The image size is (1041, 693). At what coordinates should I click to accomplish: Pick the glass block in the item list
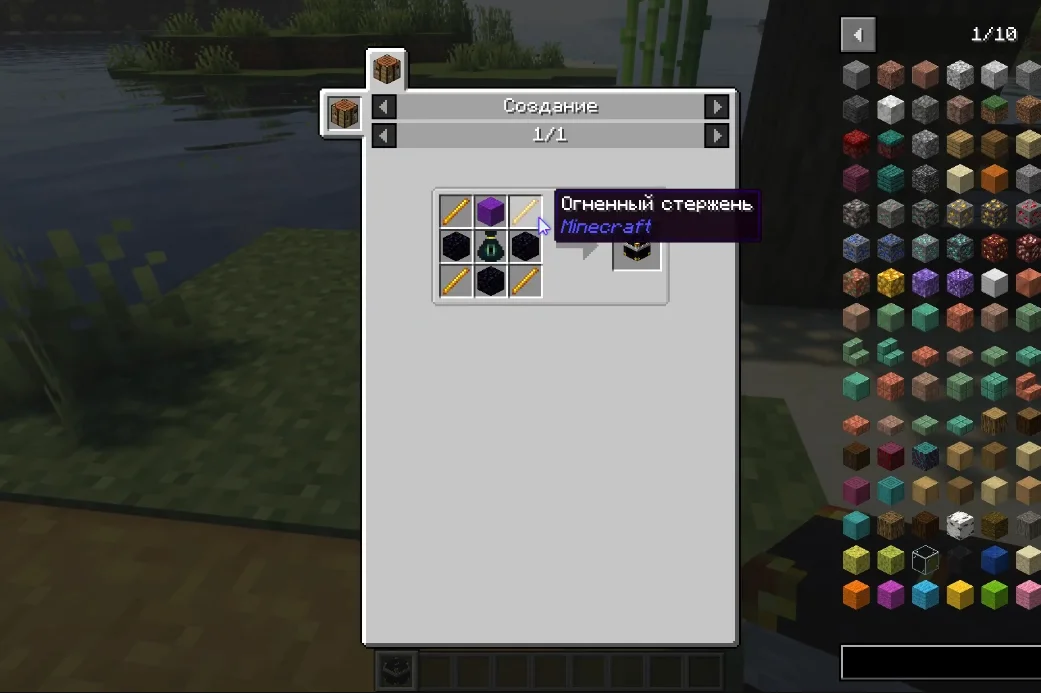coord(925,560)
